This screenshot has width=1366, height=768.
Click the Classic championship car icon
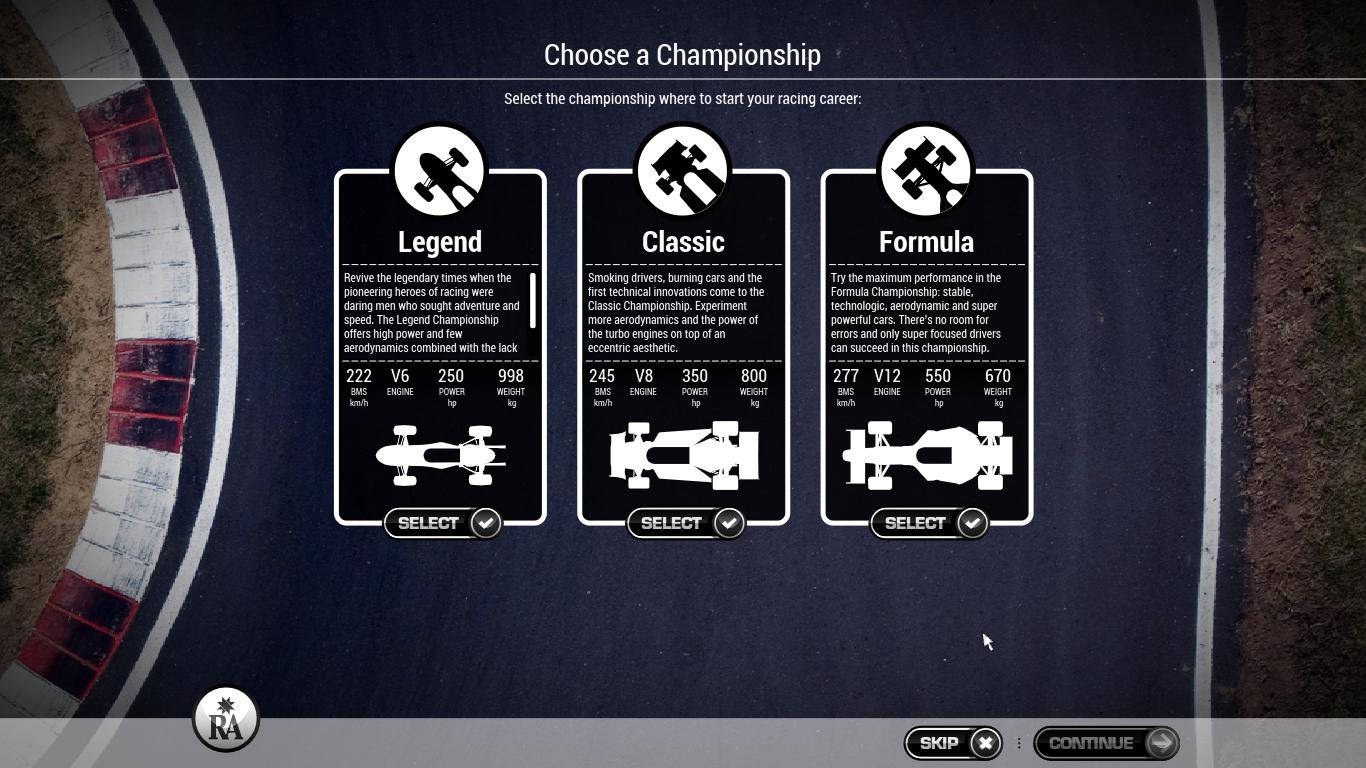[682, 168]
